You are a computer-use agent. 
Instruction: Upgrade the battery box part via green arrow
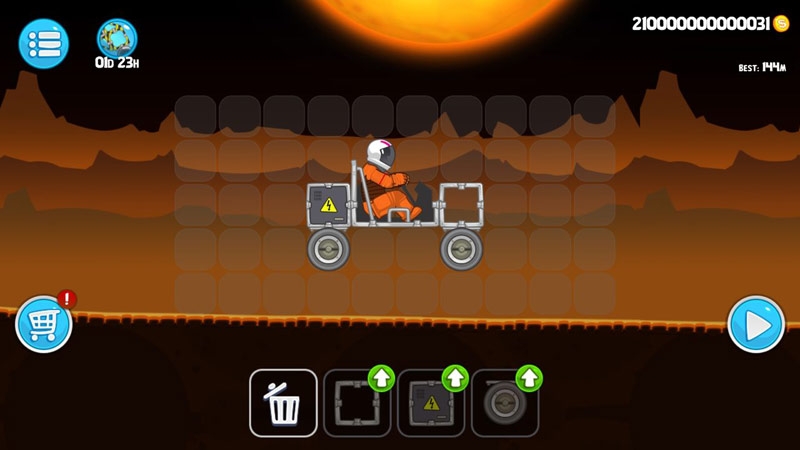pyautogui.click(x=455, y=378)
